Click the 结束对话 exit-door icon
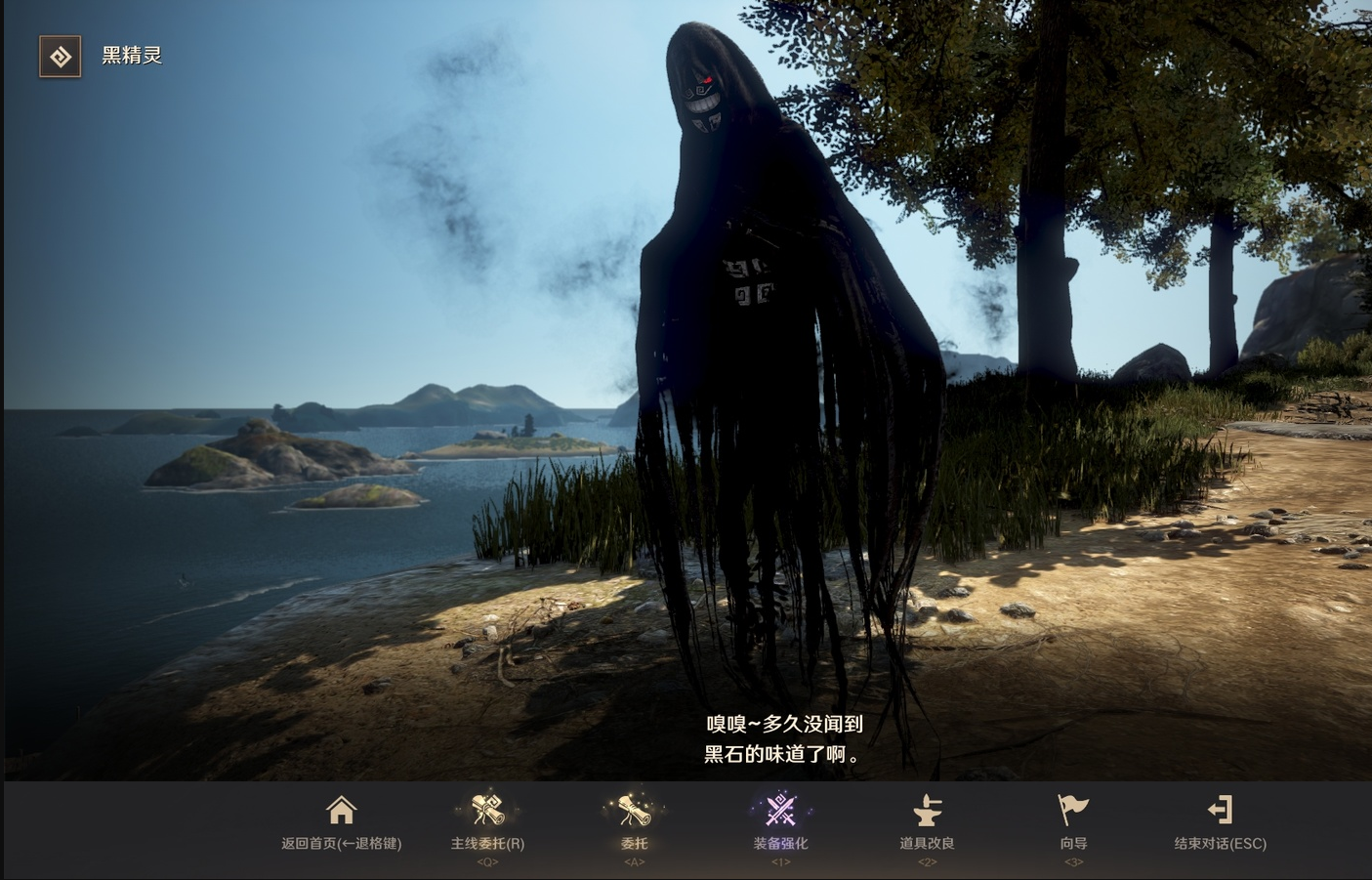The image size is (1372, 880). [x=1221, y=811]
